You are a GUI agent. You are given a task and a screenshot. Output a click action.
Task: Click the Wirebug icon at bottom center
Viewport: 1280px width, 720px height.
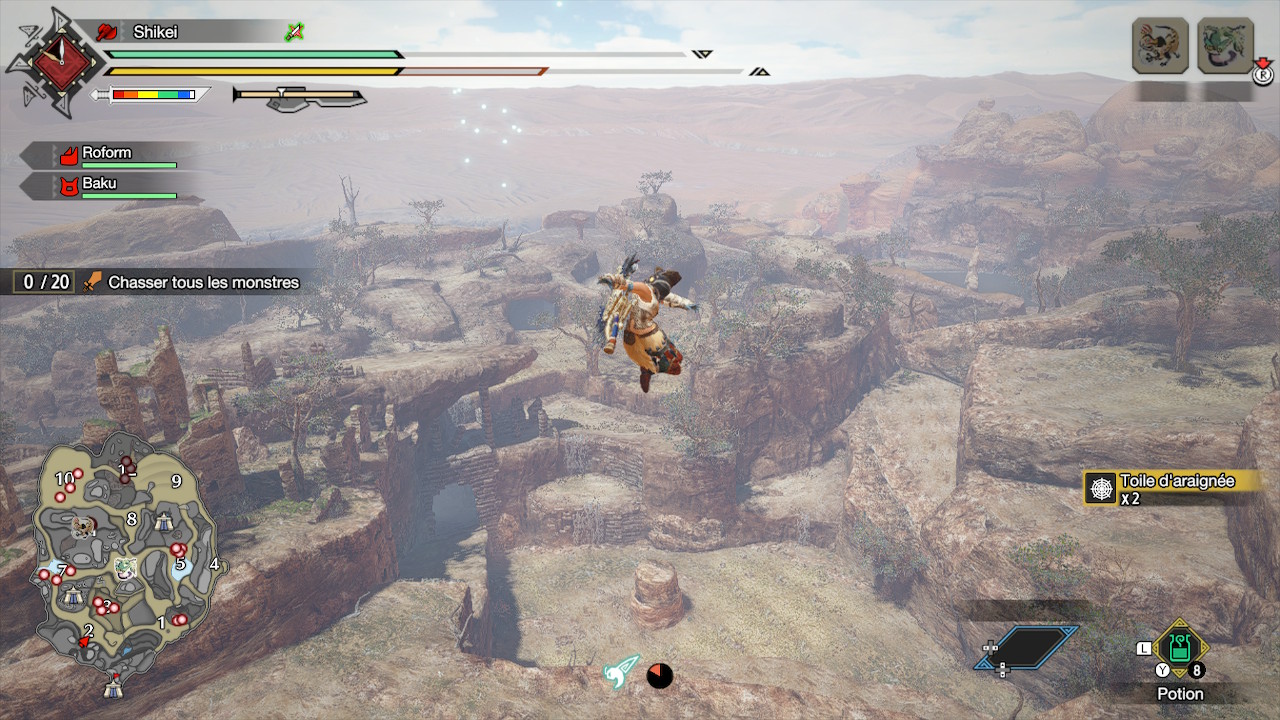[x=621, y=673]
